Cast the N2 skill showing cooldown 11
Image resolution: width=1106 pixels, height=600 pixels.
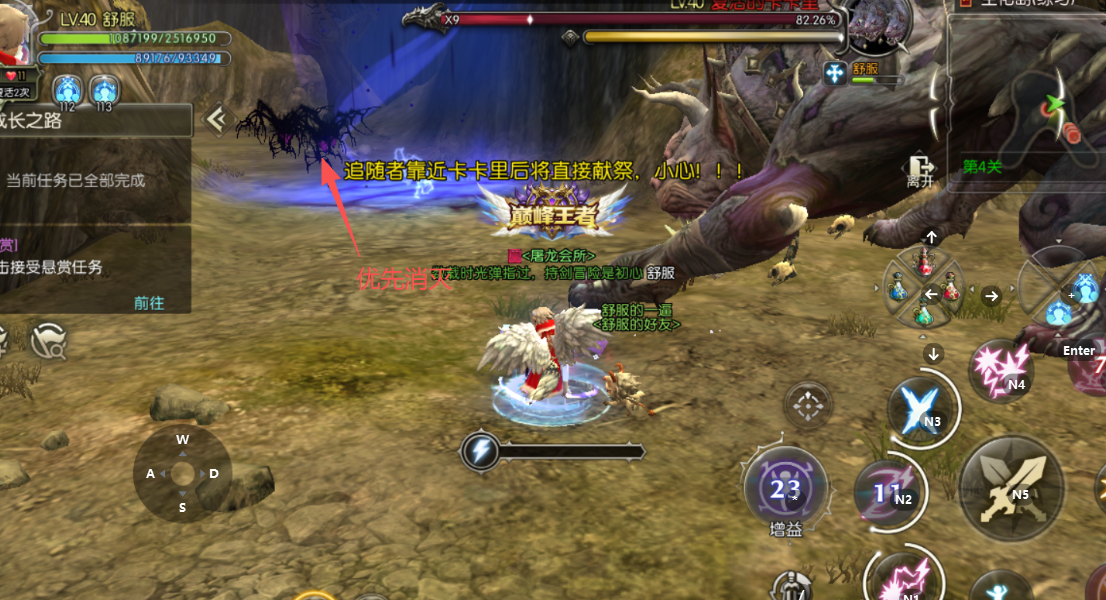click(x=889, y=491)
